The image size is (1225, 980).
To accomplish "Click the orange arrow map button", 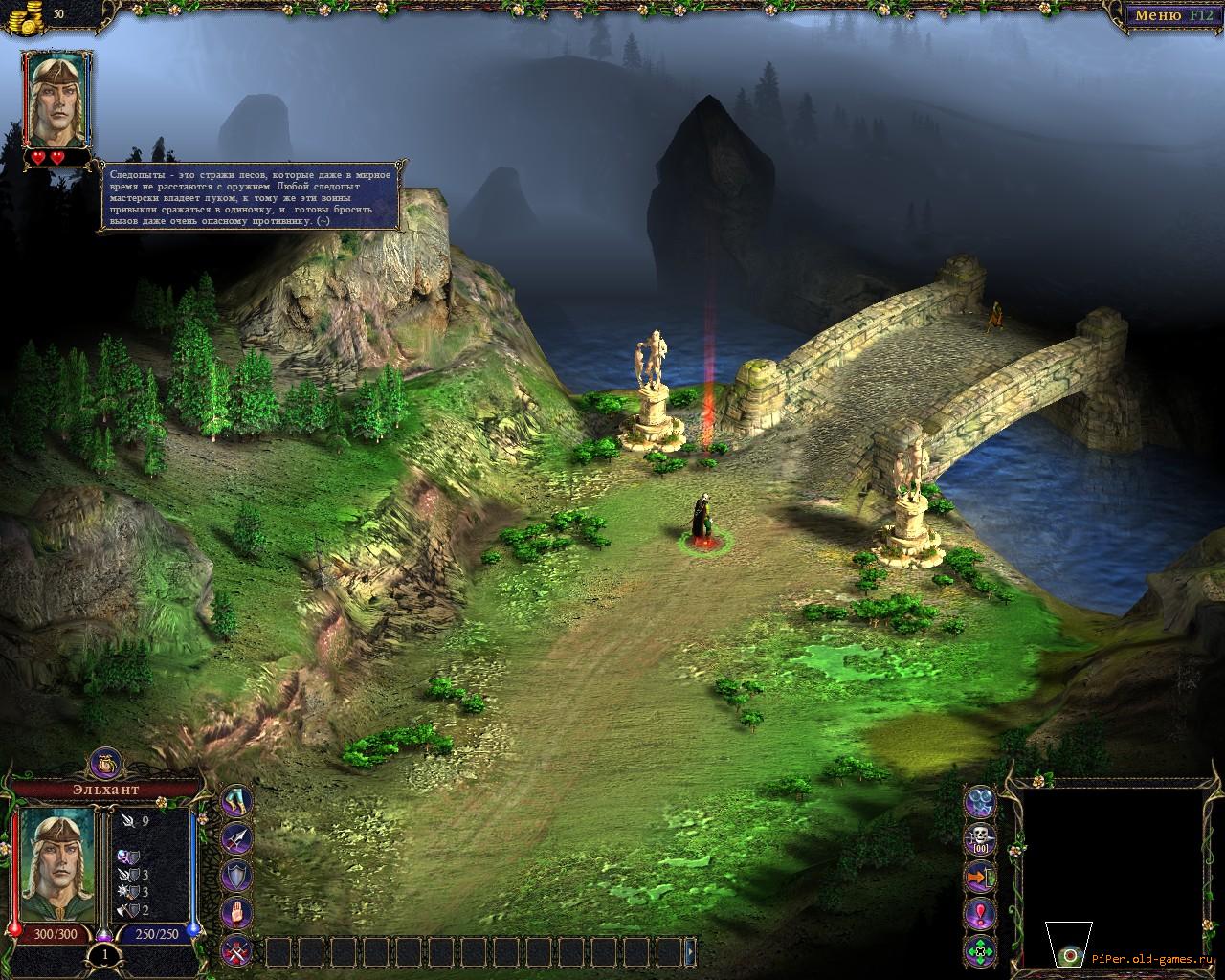I will (981, 877).
